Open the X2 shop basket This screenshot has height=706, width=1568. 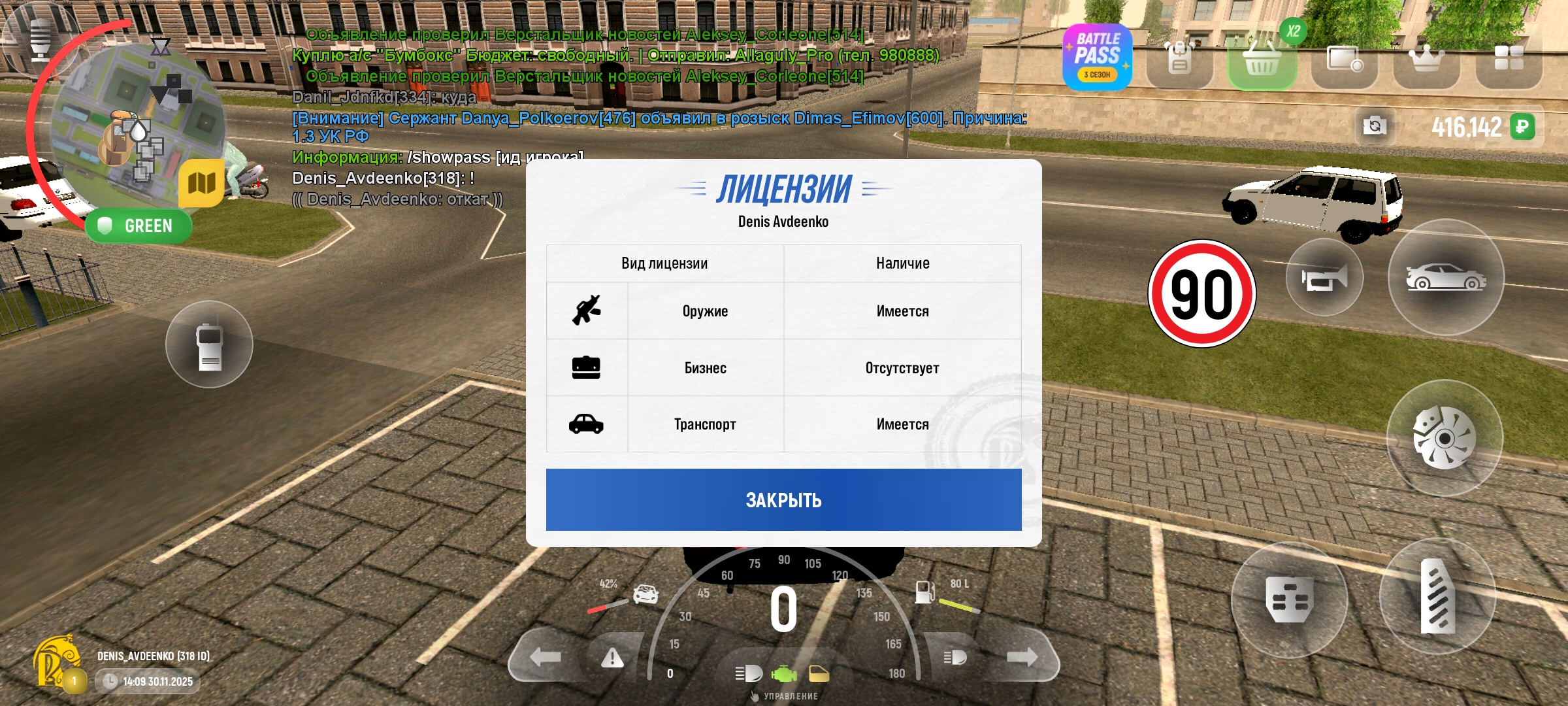pos(1262,60)
